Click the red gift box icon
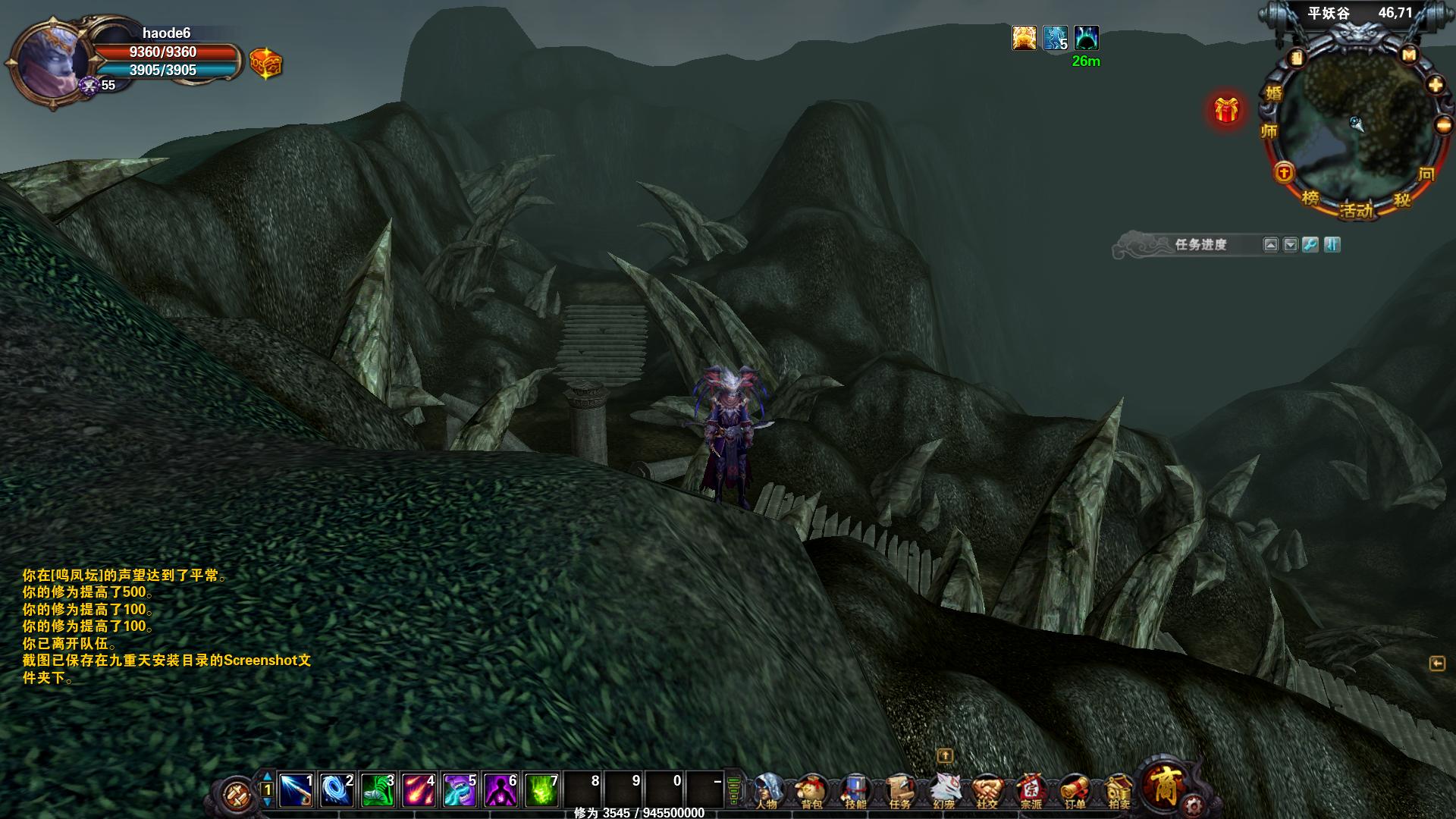The image size is (1456, 819). pyautogui.click(x=1226, y=111)
